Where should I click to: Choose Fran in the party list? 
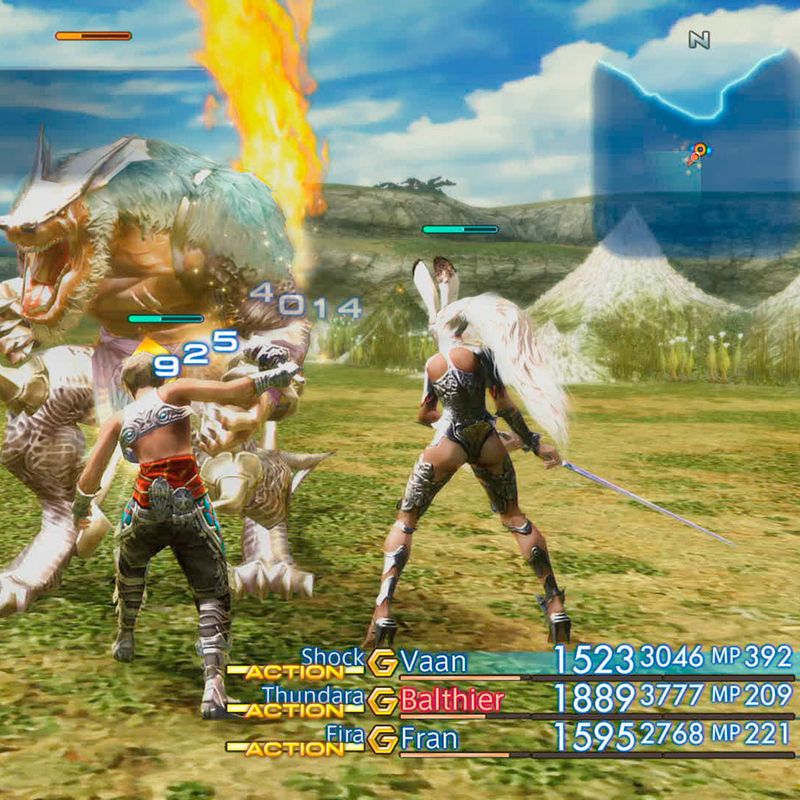click(x=429, y=740)
